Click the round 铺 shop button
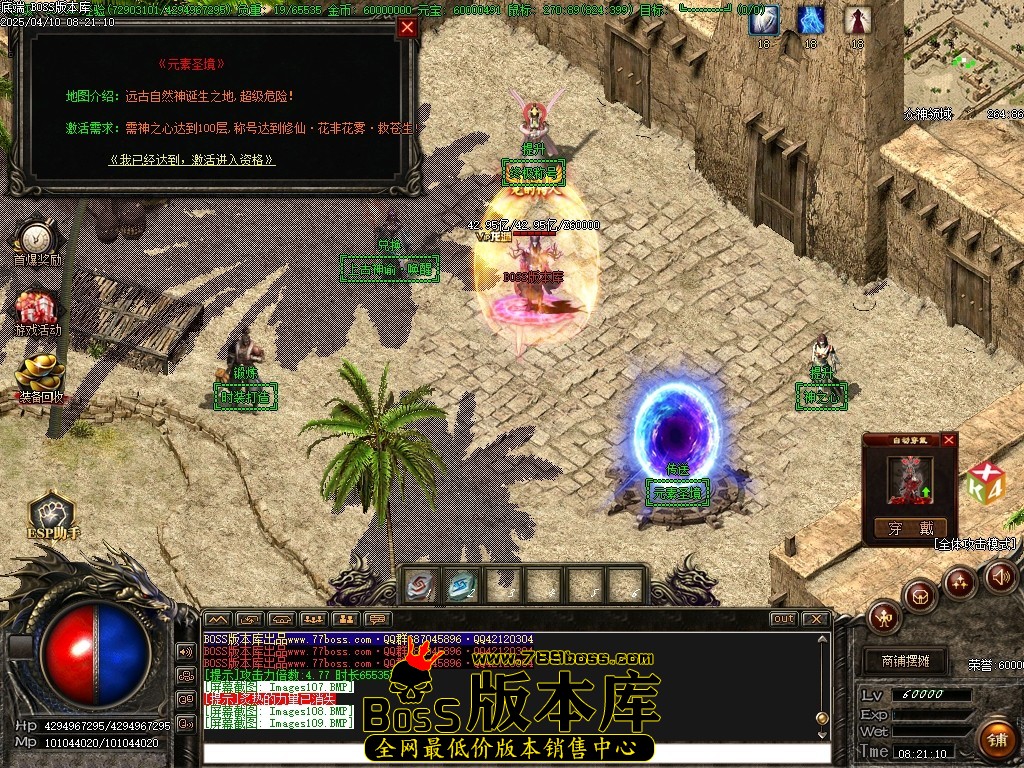Viewport: 1024px width, 768px height. (x=996, y=739)
